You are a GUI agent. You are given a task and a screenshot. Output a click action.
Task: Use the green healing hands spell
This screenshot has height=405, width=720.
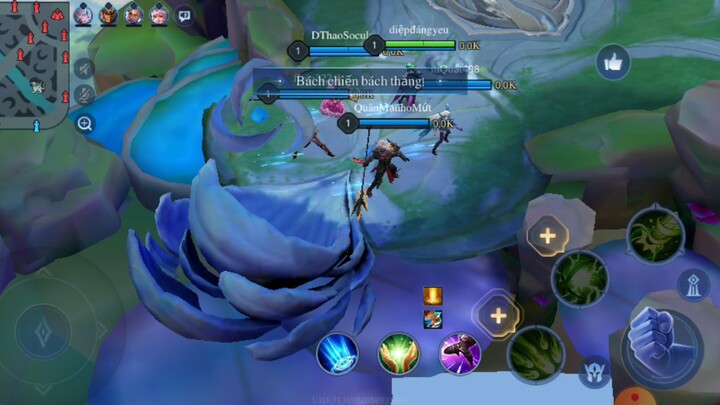(398, 353)
